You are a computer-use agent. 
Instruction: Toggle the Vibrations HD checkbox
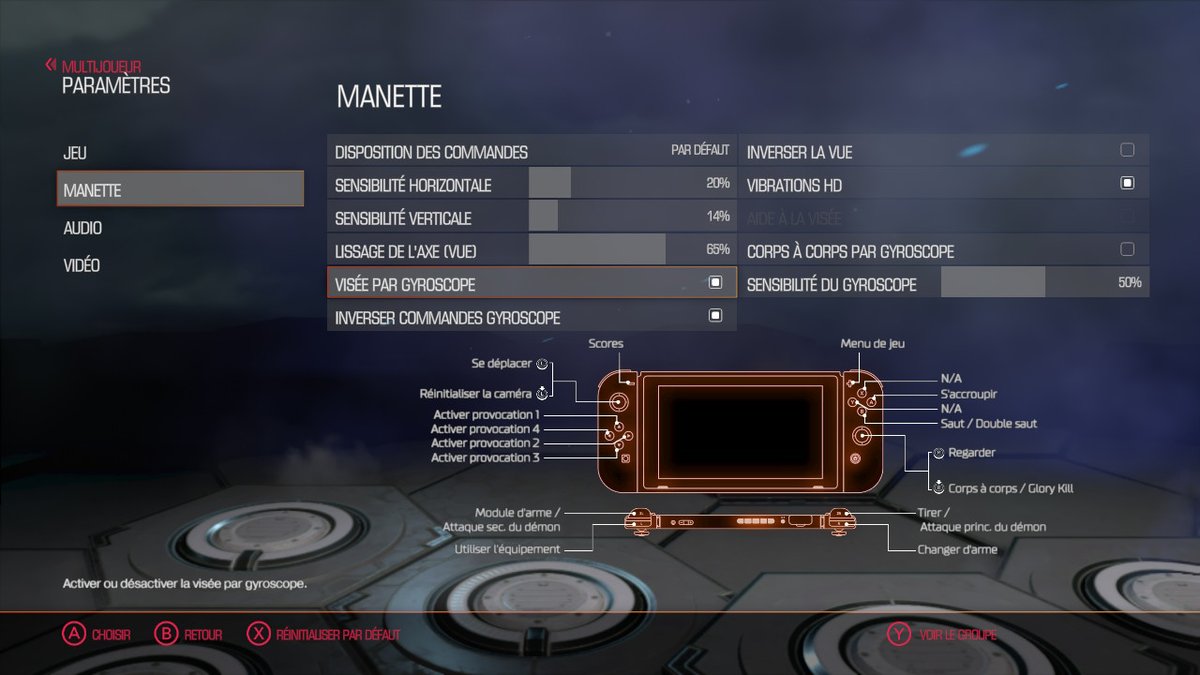[x=1127, y=184]
